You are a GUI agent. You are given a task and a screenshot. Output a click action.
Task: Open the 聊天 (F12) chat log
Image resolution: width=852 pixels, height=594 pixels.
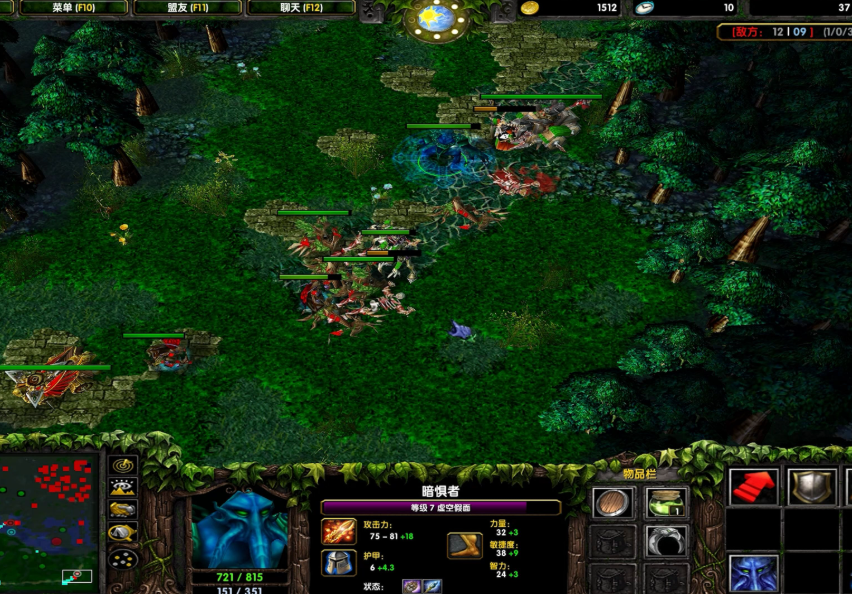300,8
